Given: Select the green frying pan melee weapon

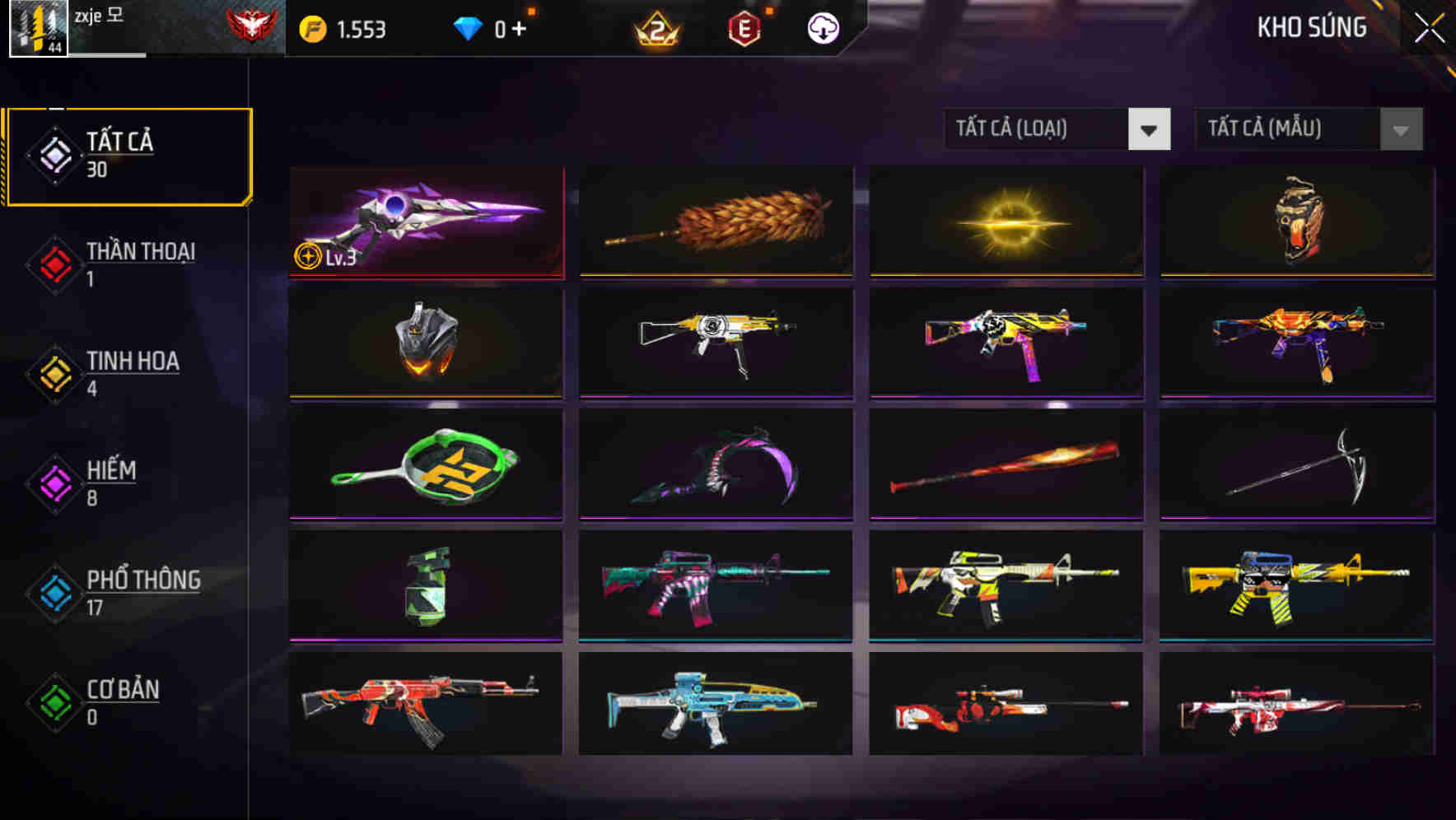Looking at the screenshot, I should (x=425, y=464).
